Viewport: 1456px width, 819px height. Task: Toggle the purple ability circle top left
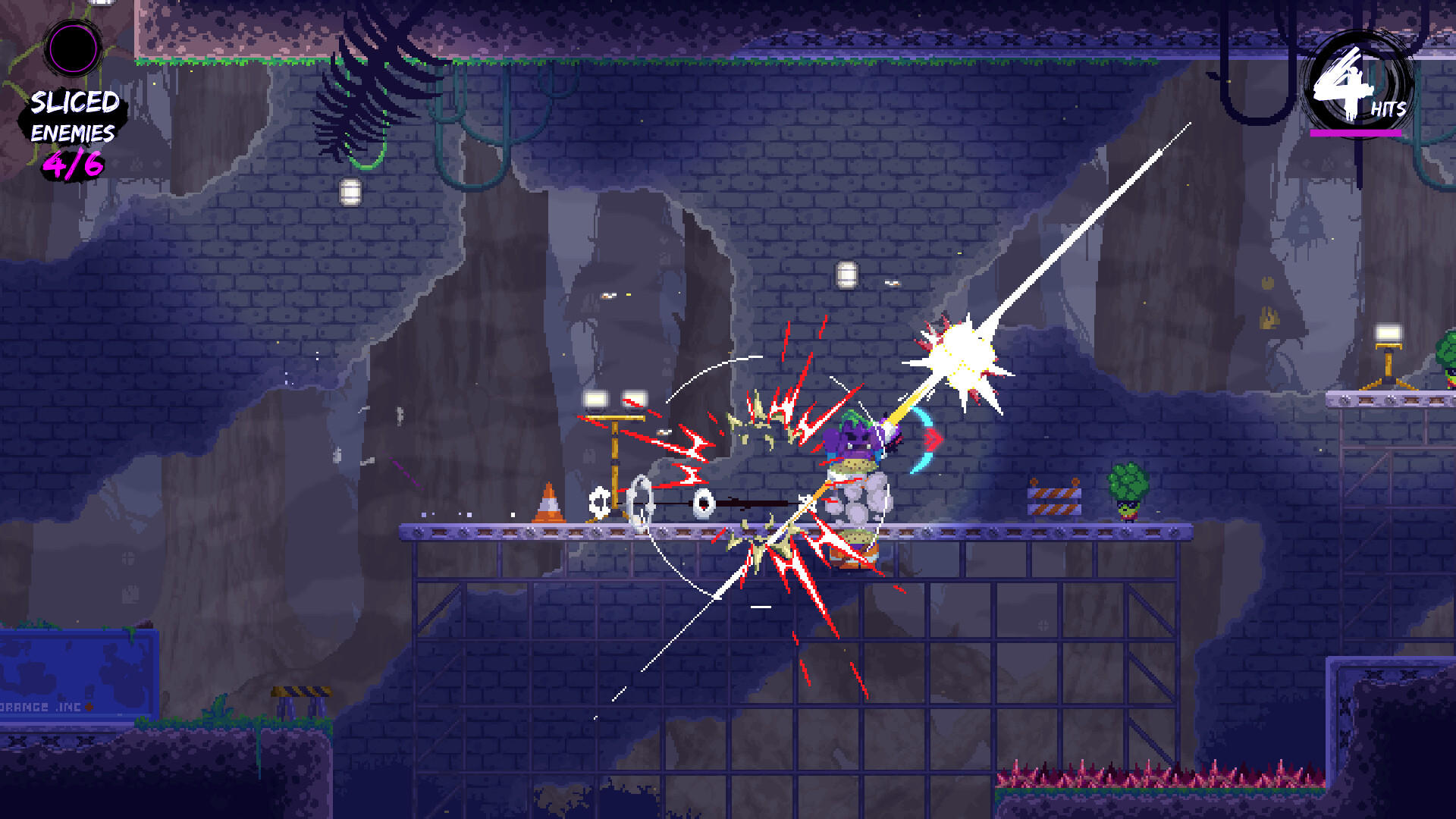pos(72,47)
